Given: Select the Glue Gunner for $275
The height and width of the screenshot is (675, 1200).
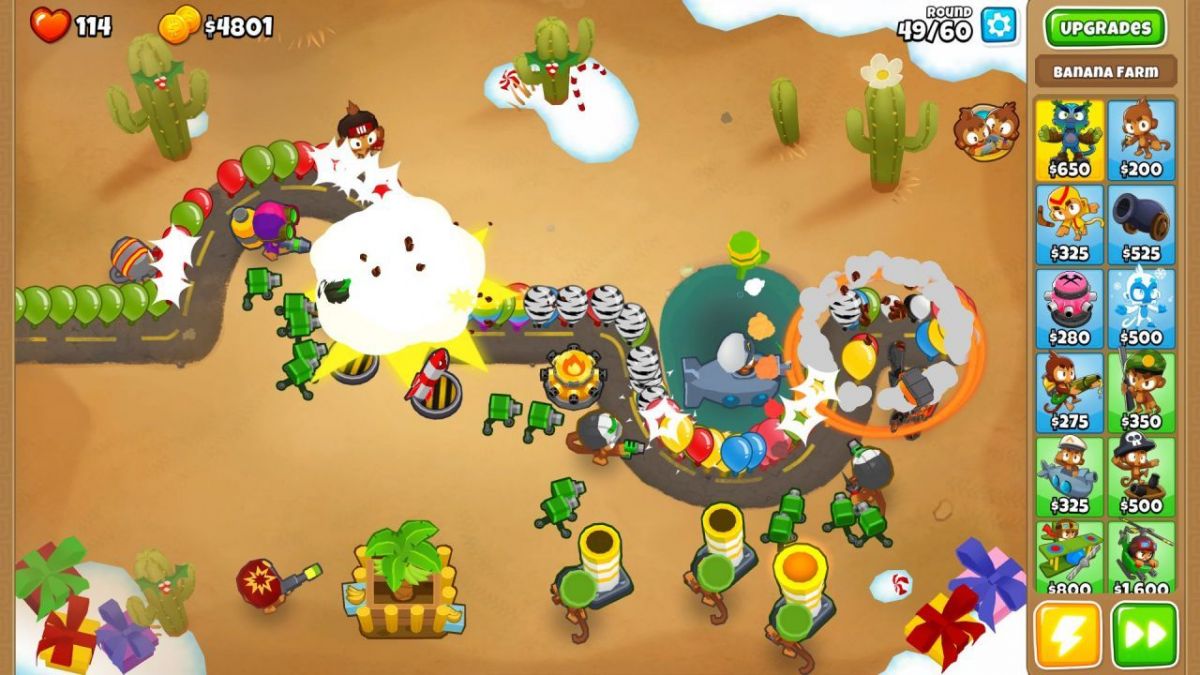Looking at the screenshot, I should click(x=1069, y=391).
